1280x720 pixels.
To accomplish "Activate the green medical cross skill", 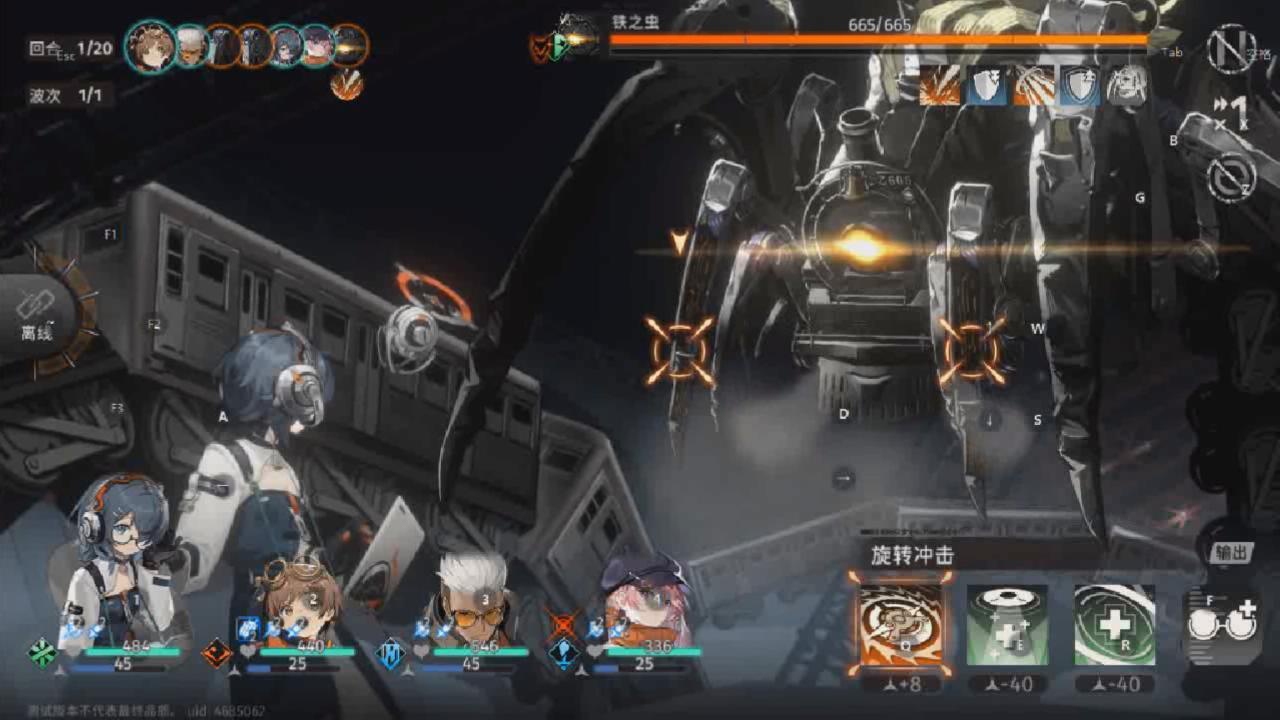I will coord(1114,625).
